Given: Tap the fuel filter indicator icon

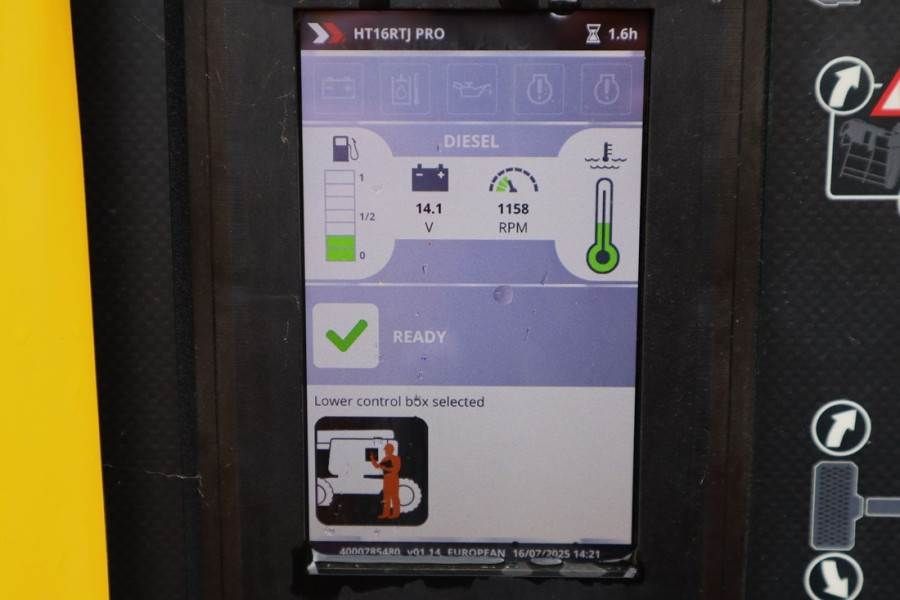Looking at the screenshot, I should coord(406,89).
